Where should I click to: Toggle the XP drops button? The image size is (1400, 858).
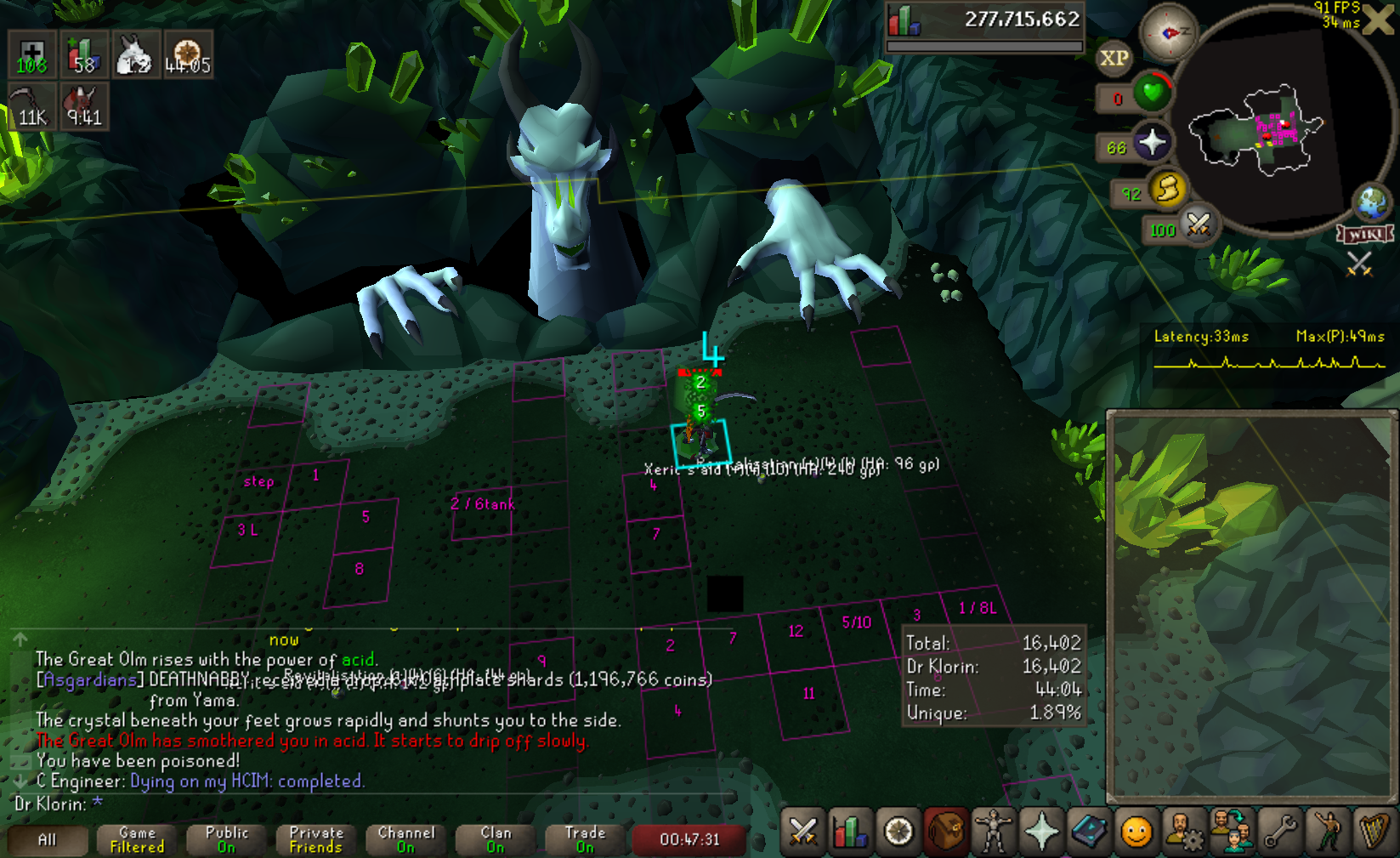1114,59
